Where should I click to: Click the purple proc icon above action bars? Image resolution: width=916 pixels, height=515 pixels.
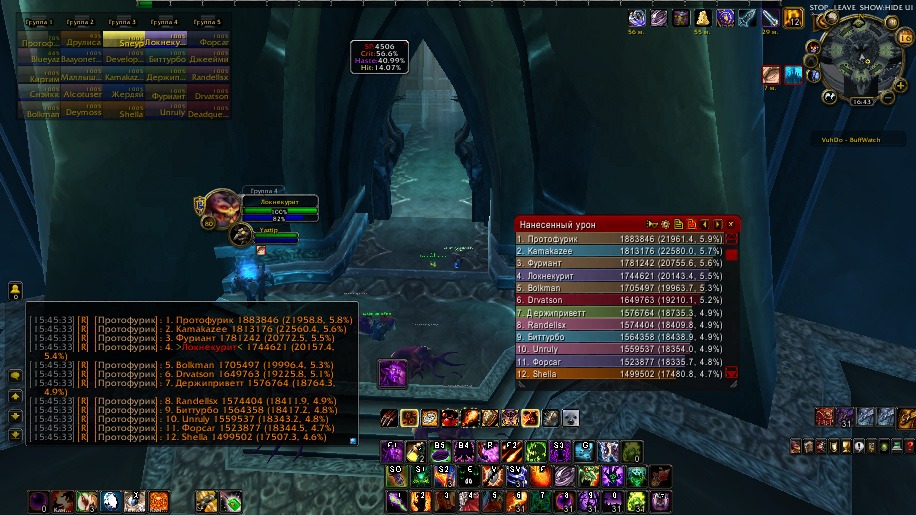coord(391,373)
